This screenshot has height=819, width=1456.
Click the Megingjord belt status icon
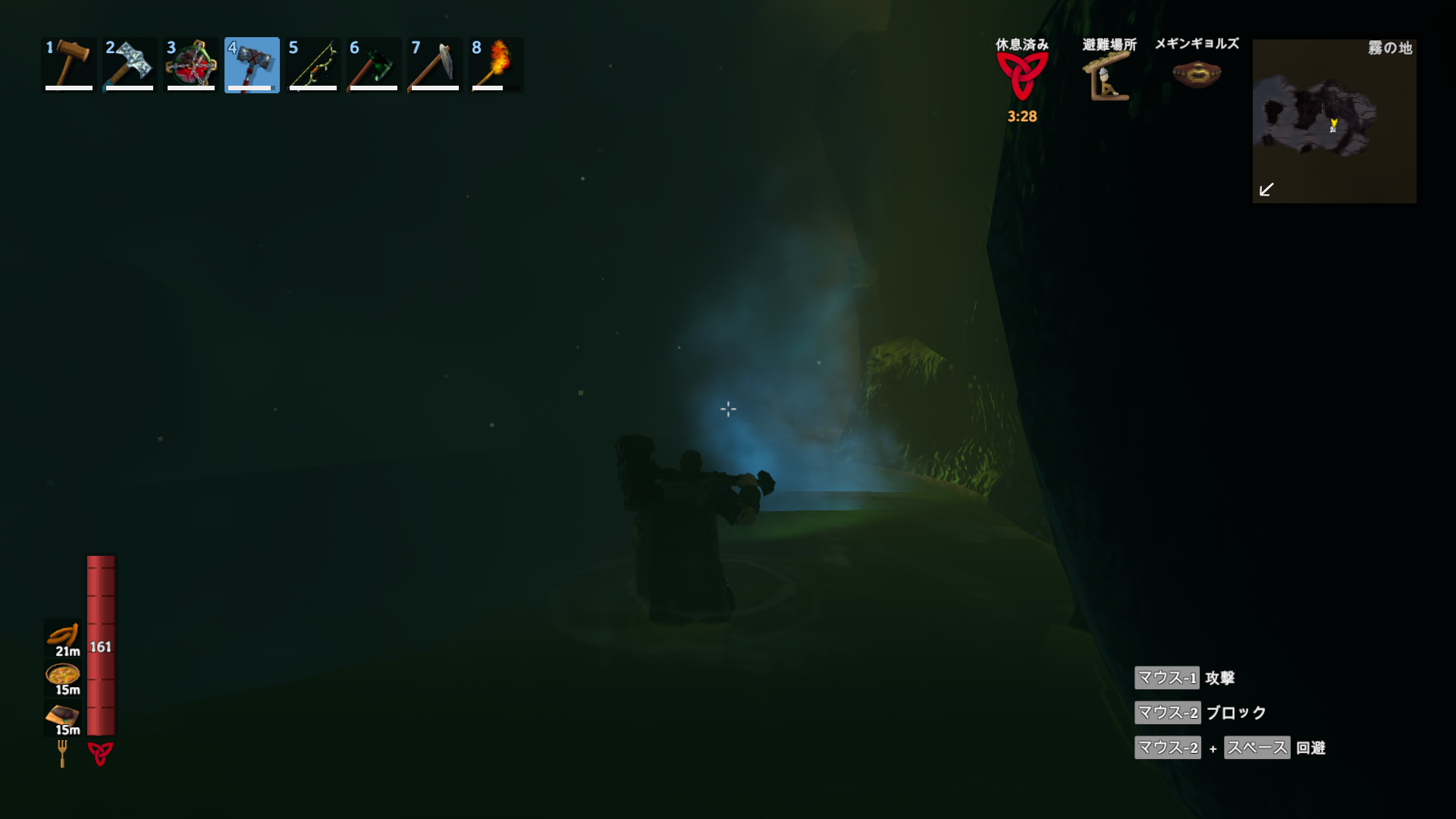[1197, 74]
